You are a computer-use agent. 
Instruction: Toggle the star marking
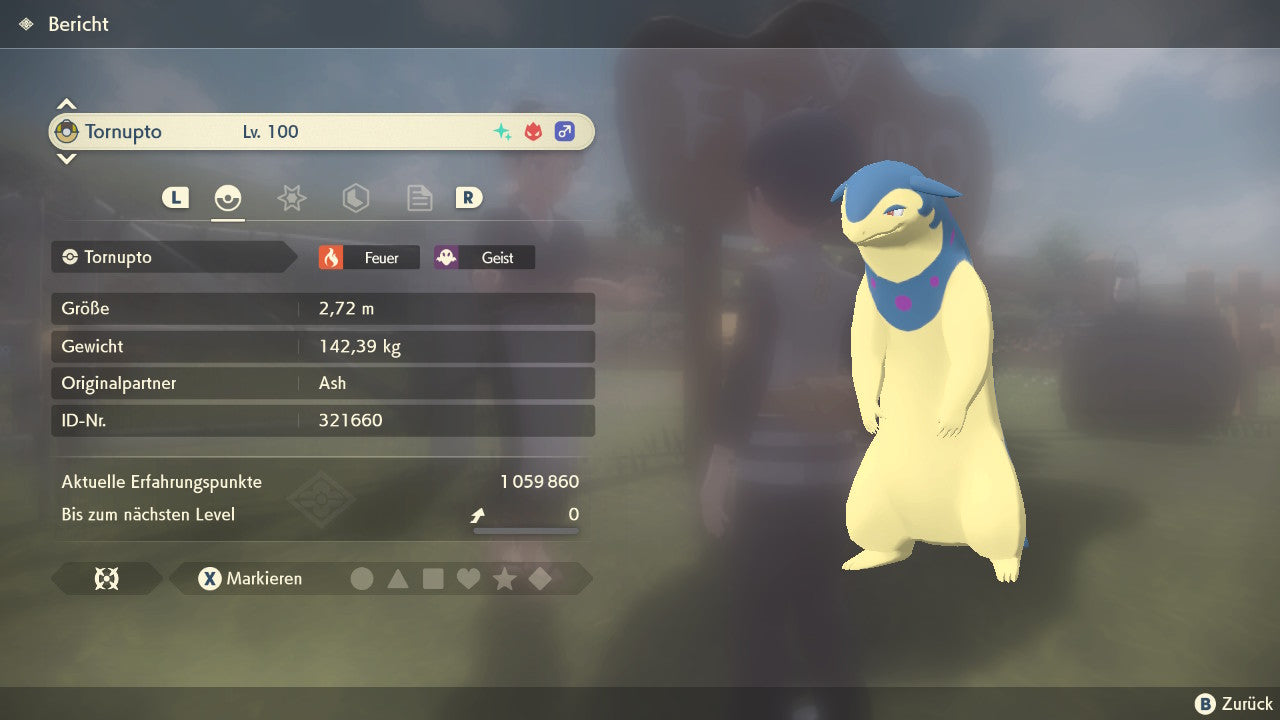pos(504,578)
